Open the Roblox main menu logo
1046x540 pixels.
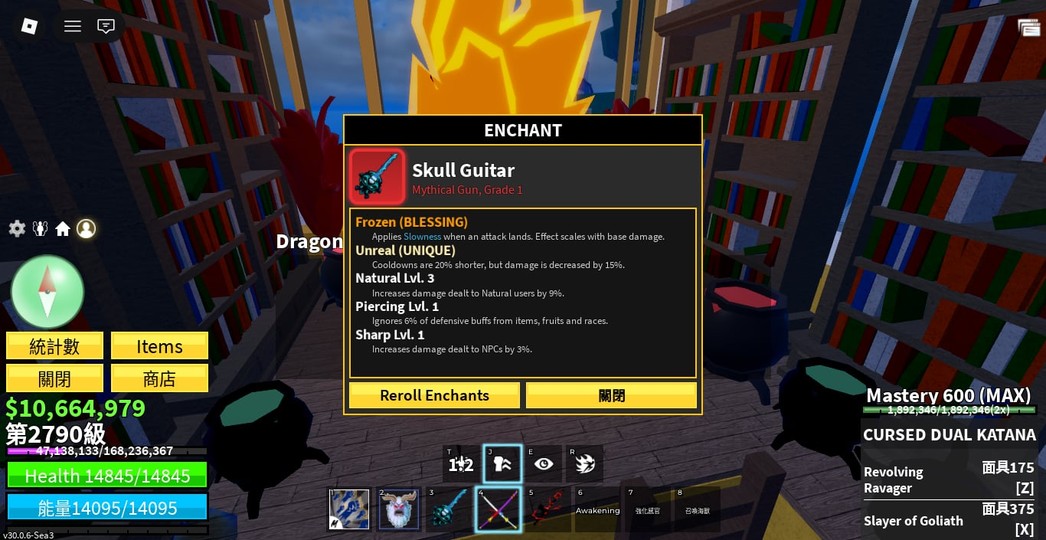pos(30,26)
